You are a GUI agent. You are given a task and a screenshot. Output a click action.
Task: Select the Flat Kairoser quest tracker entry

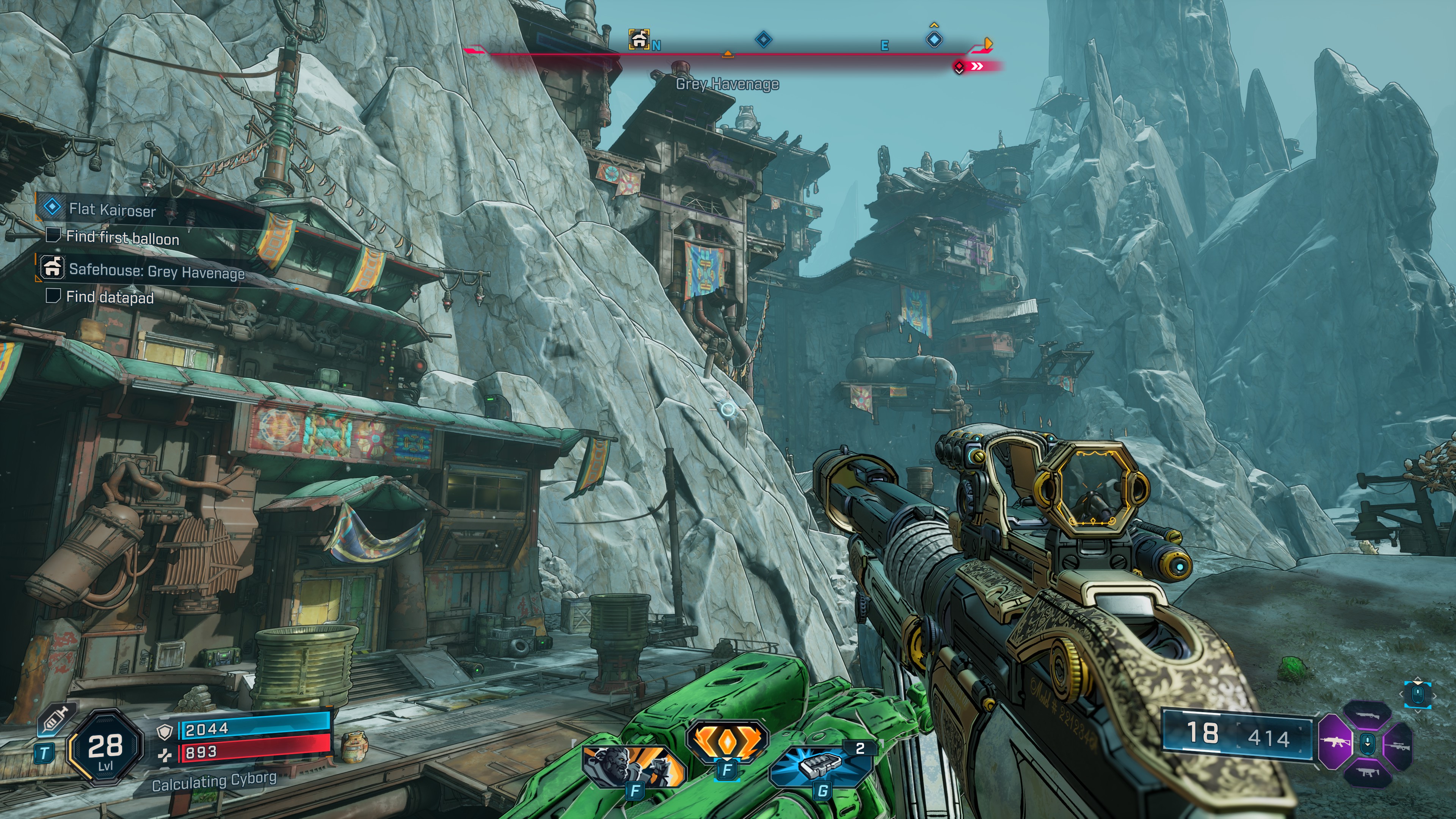click(x=112, y=210)
